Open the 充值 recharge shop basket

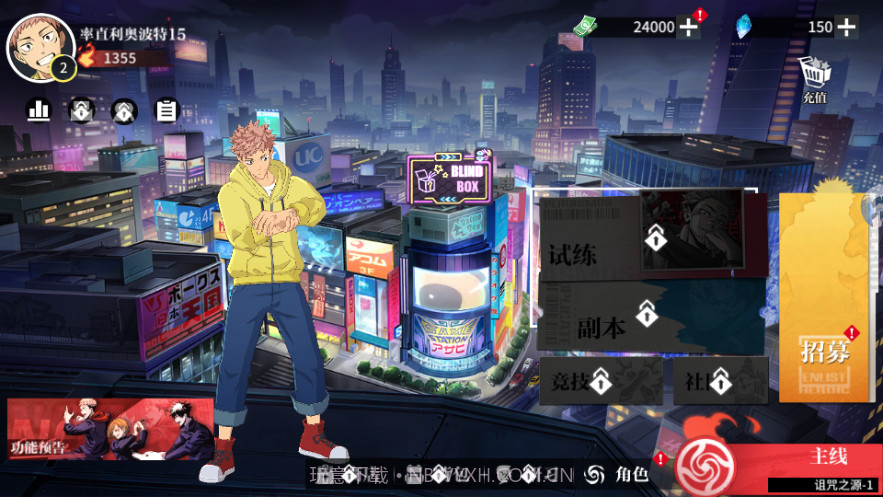(x=814, y=79)
